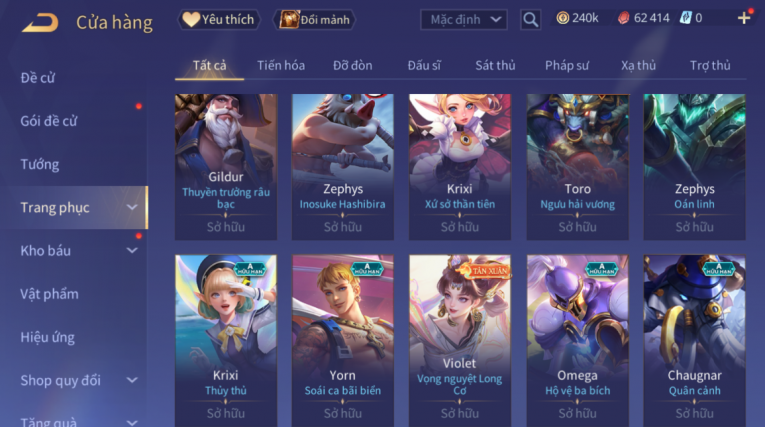Switch to the Tiến hóa tab
Image resolution: width=765 pixels, height=427 pixels.
[281, 65]
